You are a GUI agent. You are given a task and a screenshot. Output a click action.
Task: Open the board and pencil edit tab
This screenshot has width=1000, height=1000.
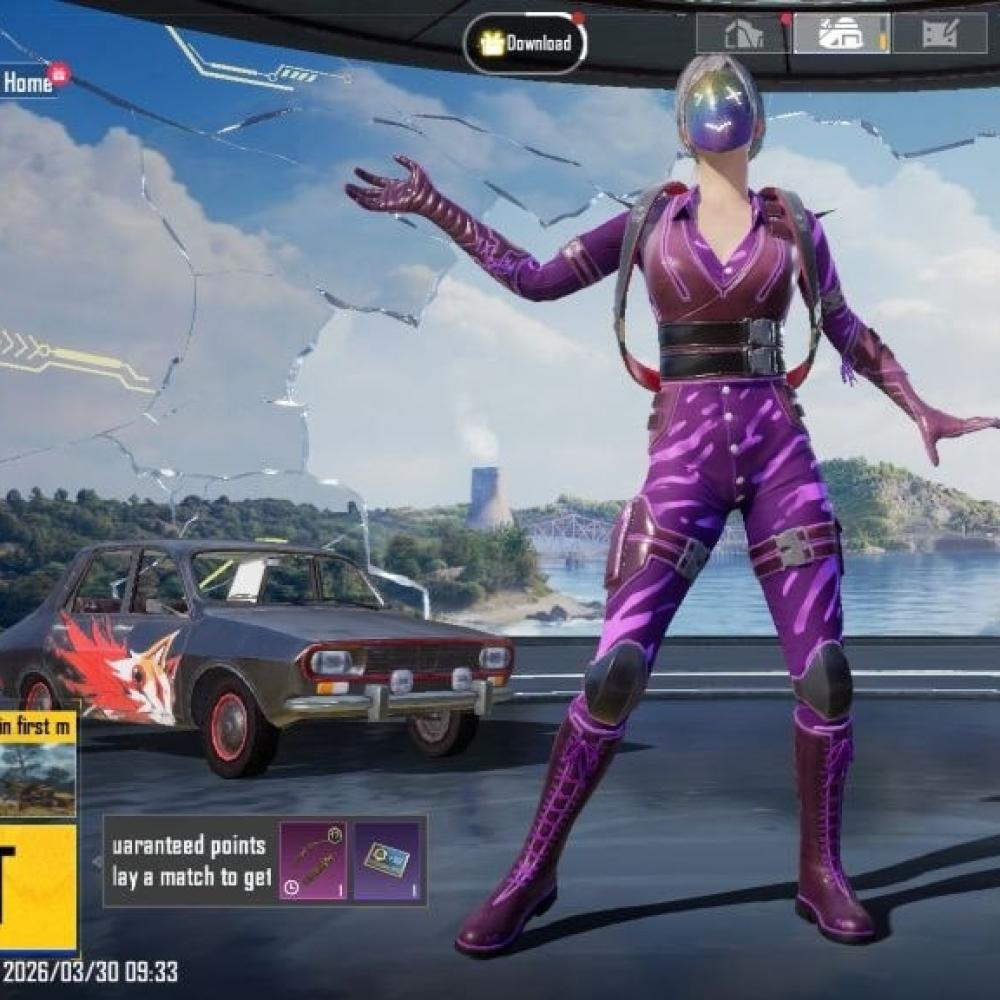939,34
